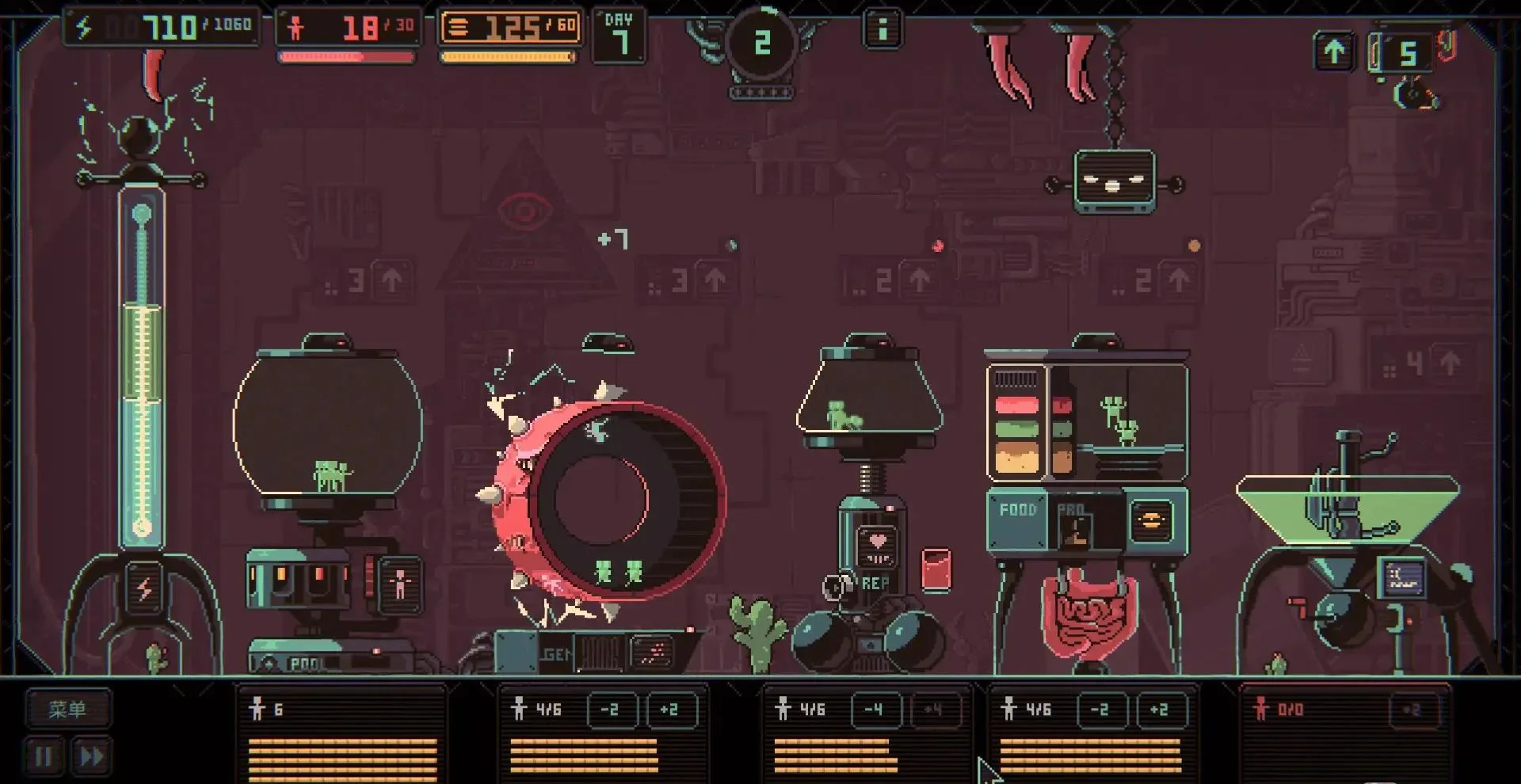Click the green up-arrow upgrade button

pos(1334,52)
